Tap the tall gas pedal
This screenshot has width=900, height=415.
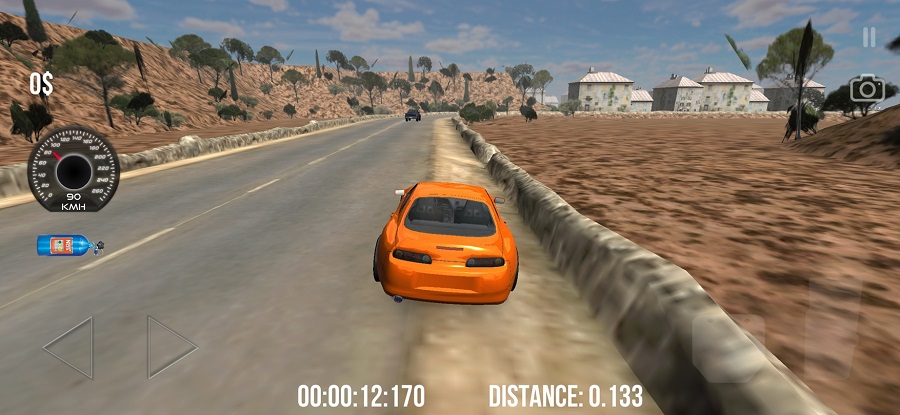pyautogui.click(x=833, y=327)
